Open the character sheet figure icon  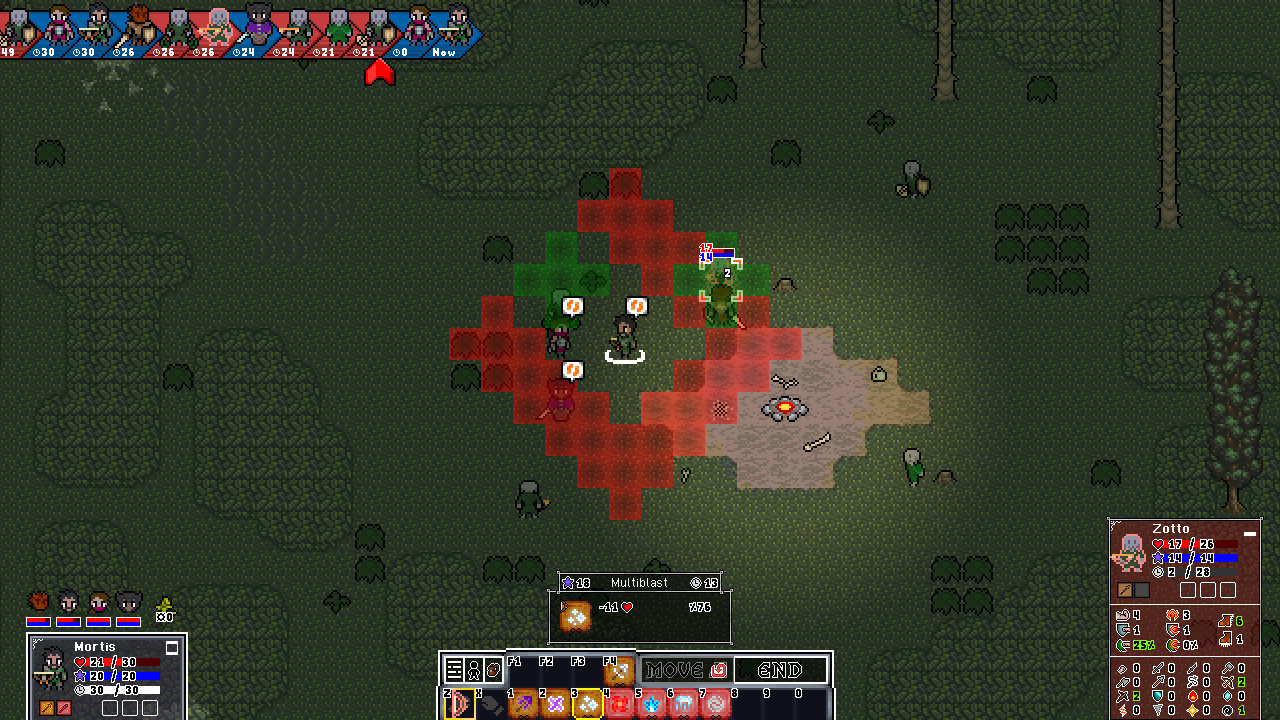(x=474, y=670)
